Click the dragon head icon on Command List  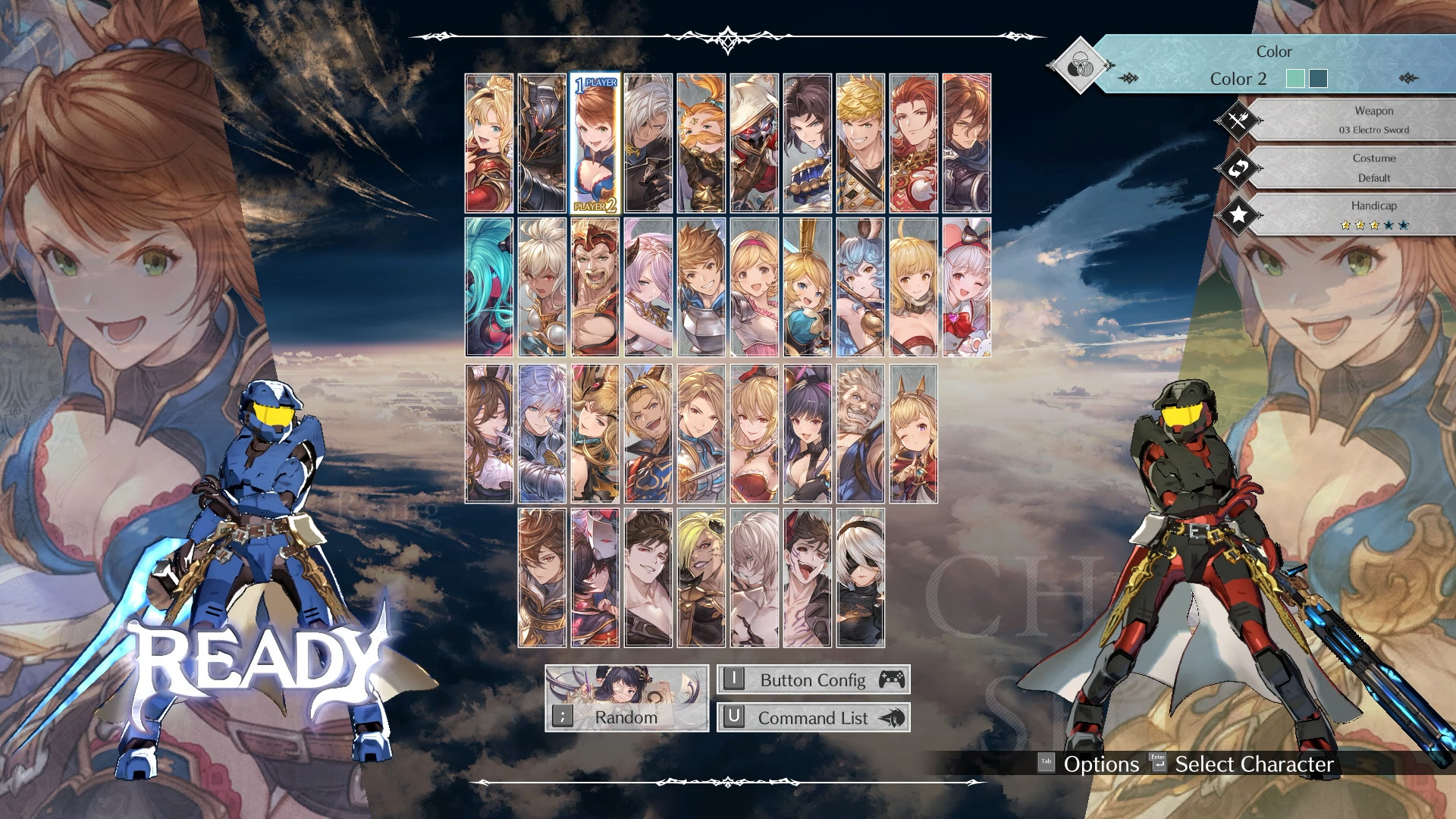pos(893,718)
